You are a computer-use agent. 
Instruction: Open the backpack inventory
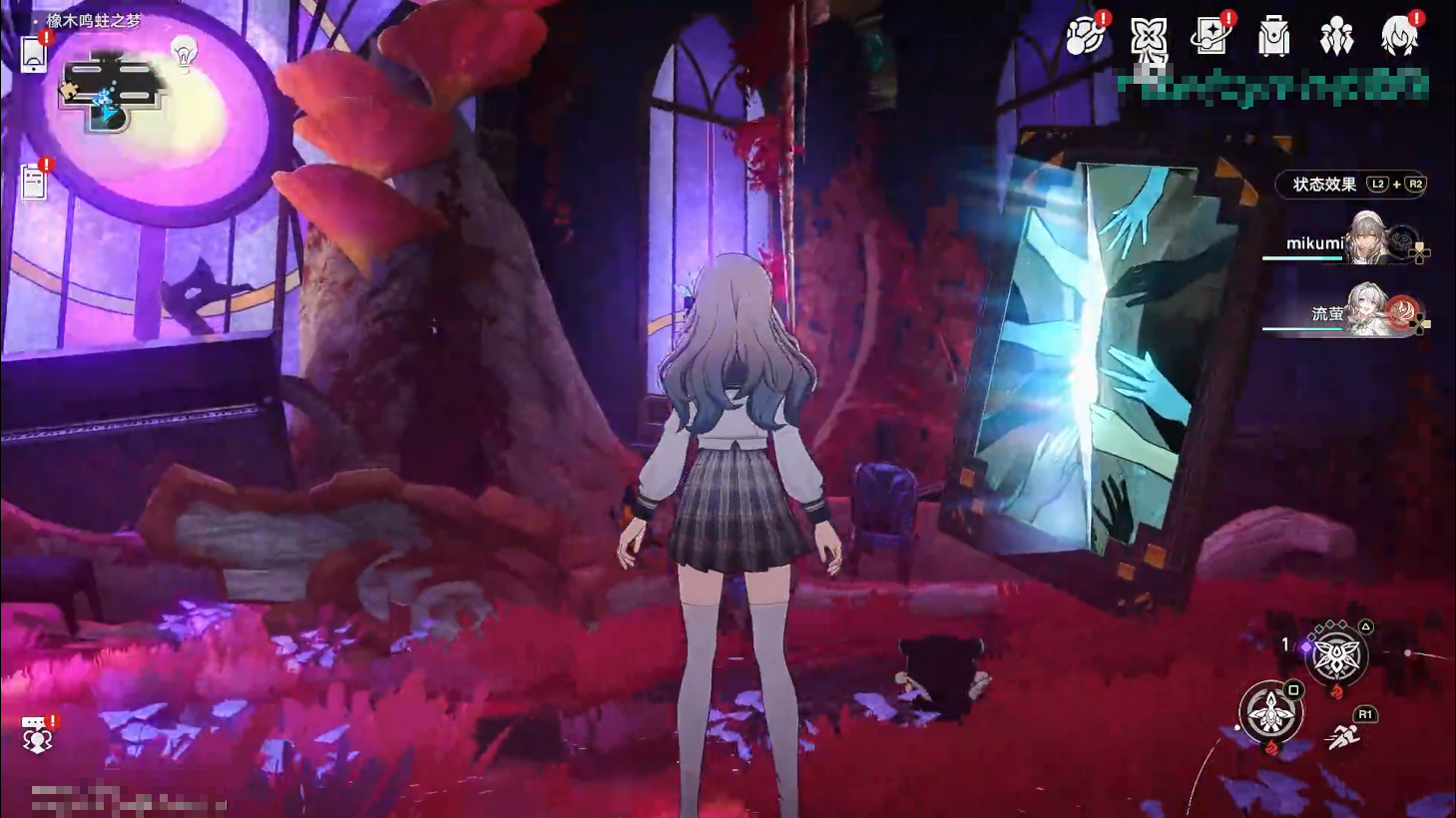pos(1273,38)
